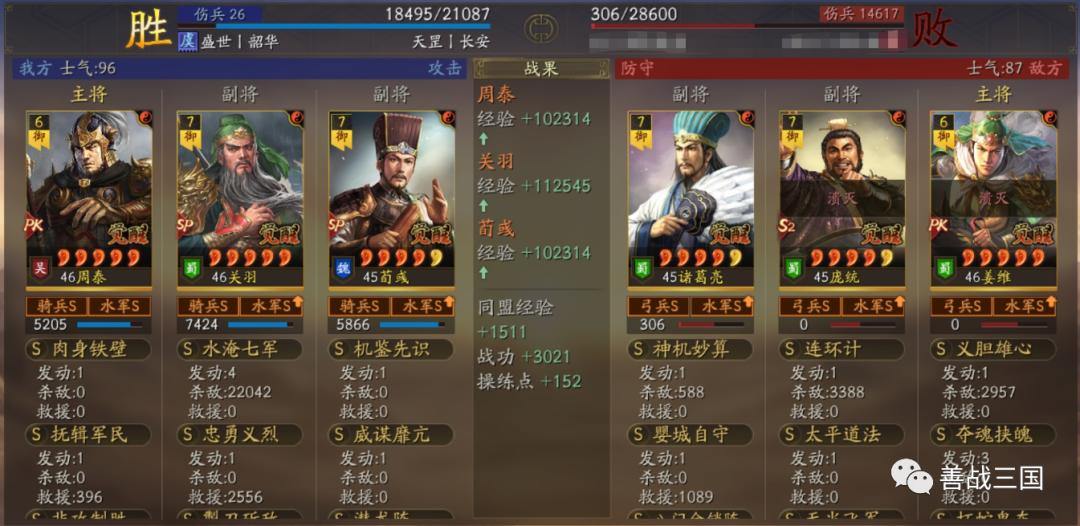Inspect the 义胆雄心 skill
Image resolution: width=1080 pixels, height=526 pixels.
click(x=993, y=349)
